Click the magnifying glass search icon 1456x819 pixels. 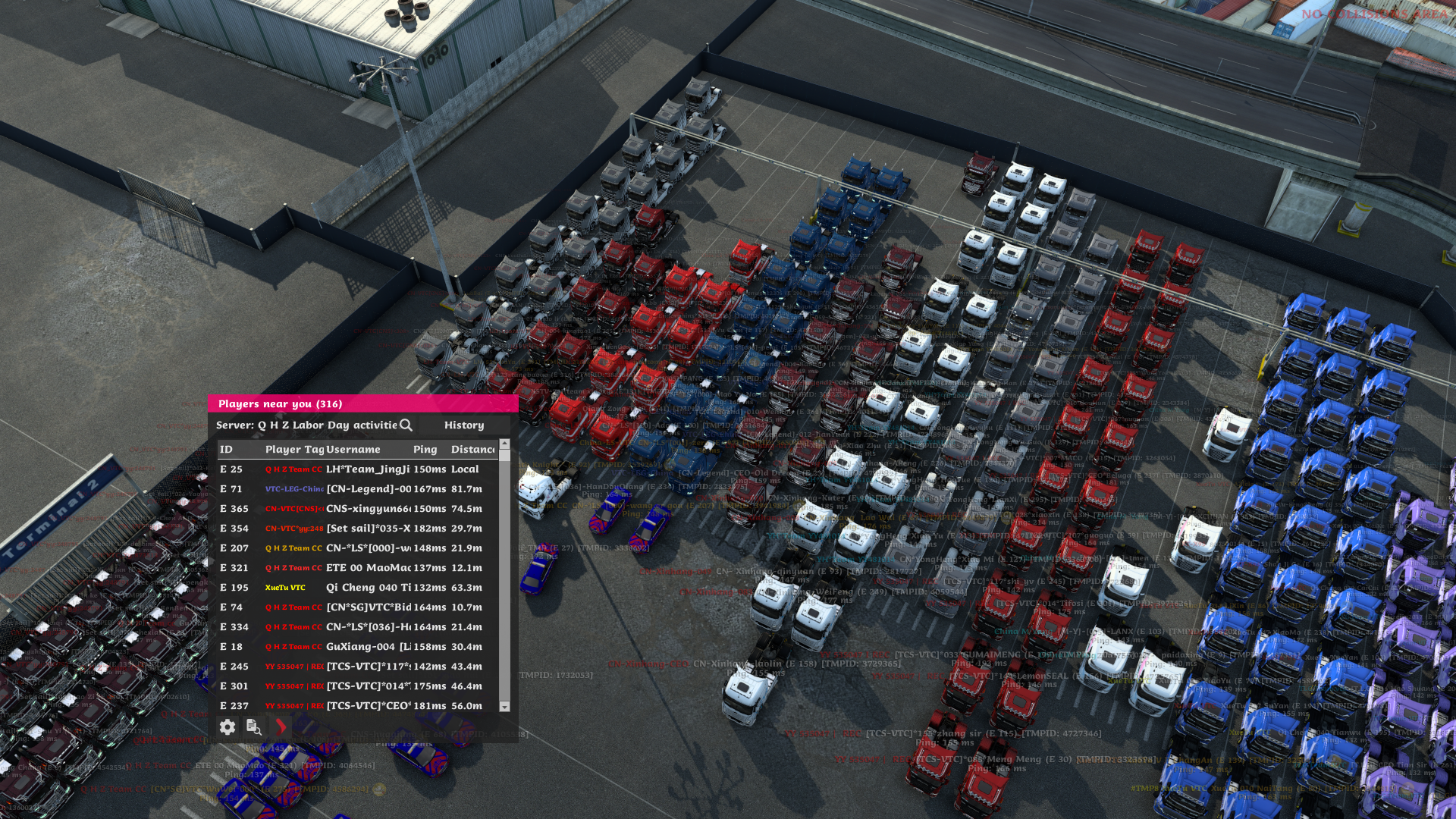click(x=406, y=425)
